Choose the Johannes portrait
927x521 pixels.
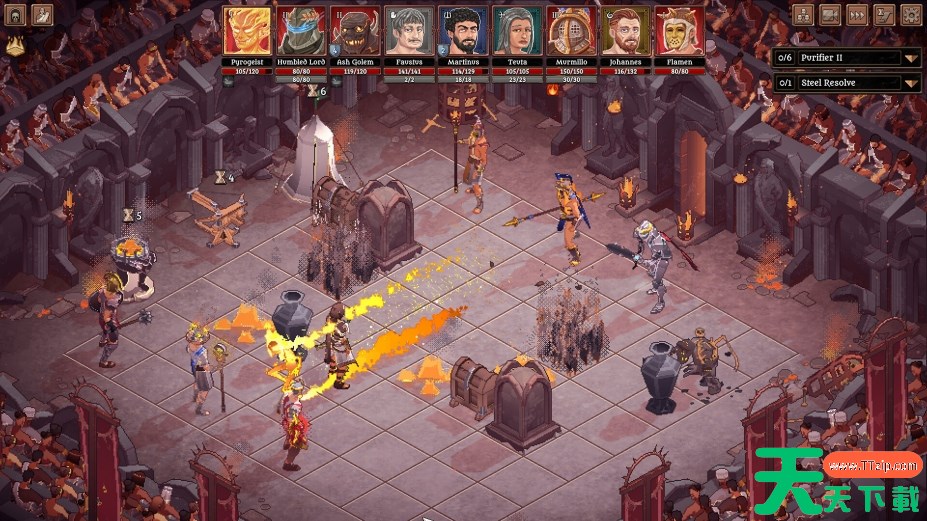(x=625, y=31)
